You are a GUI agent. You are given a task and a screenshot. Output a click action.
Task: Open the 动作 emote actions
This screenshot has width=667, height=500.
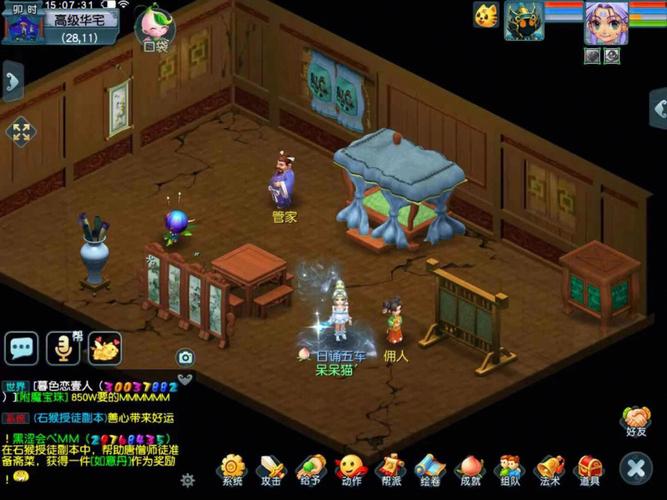coord(350,468)
